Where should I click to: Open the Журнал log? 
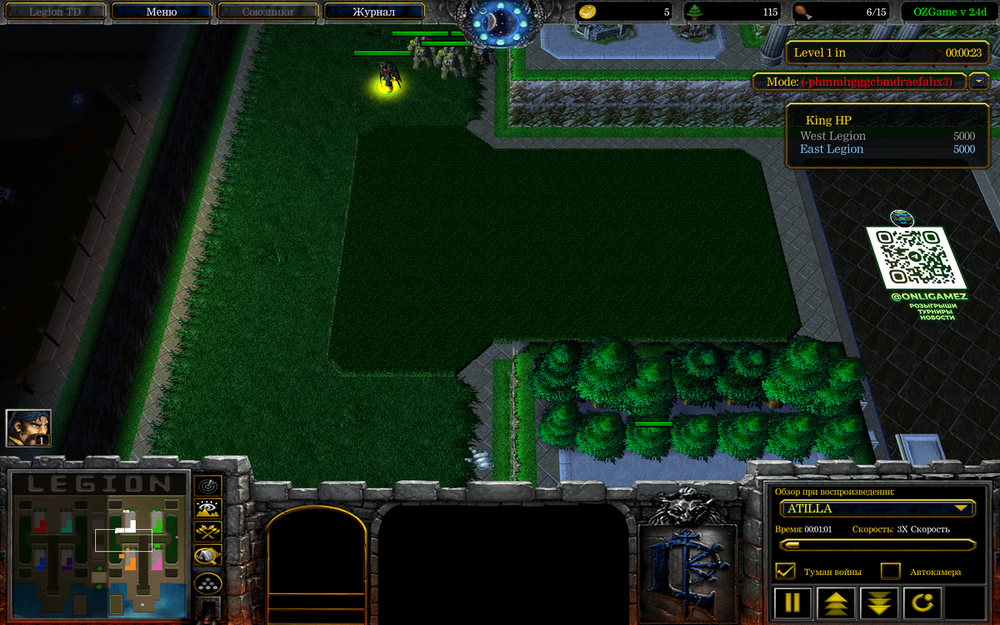click(x=374, y=12)
